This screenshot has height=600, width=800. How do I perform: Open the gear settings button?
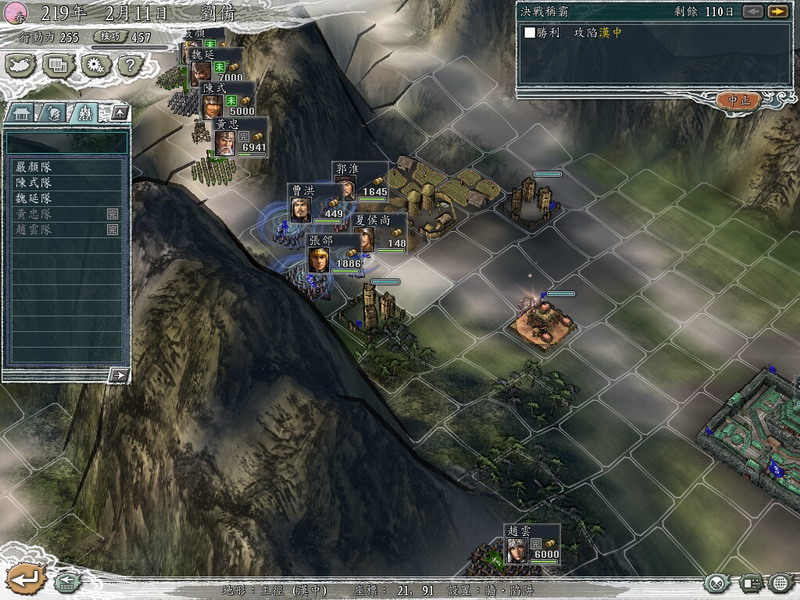94,65
